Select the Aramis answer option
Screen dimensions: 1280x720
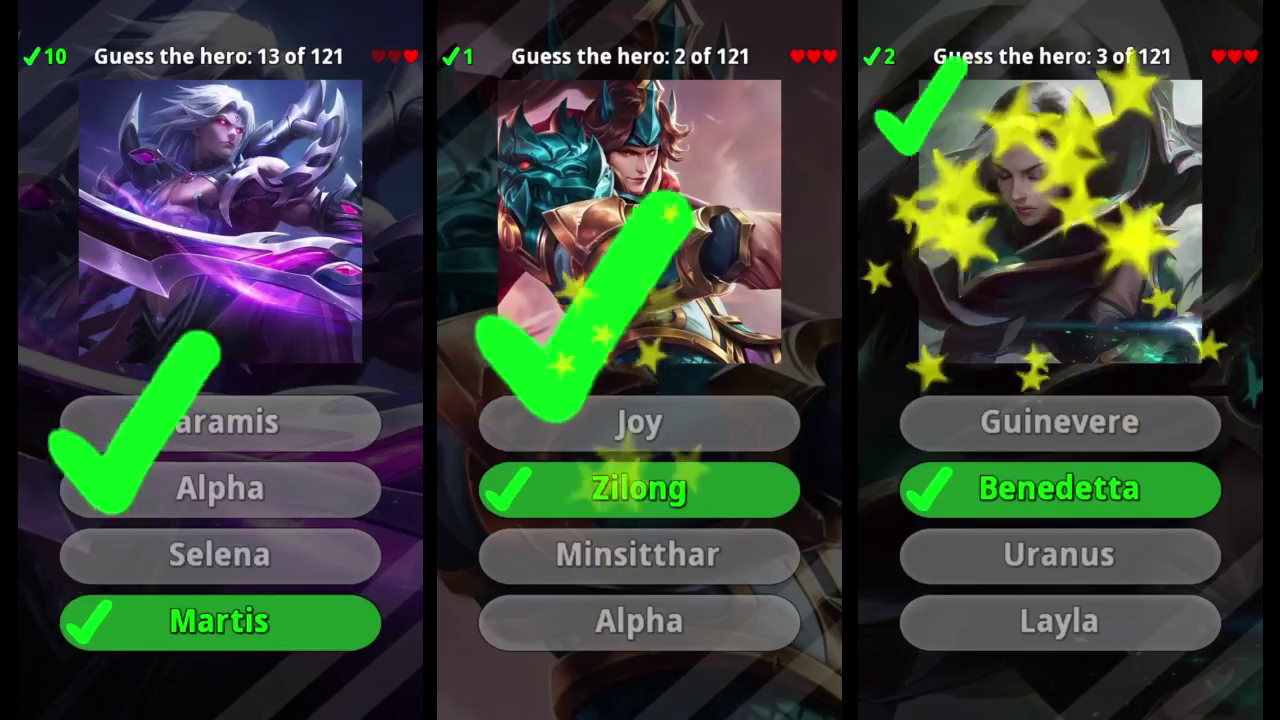pos(220,422)
